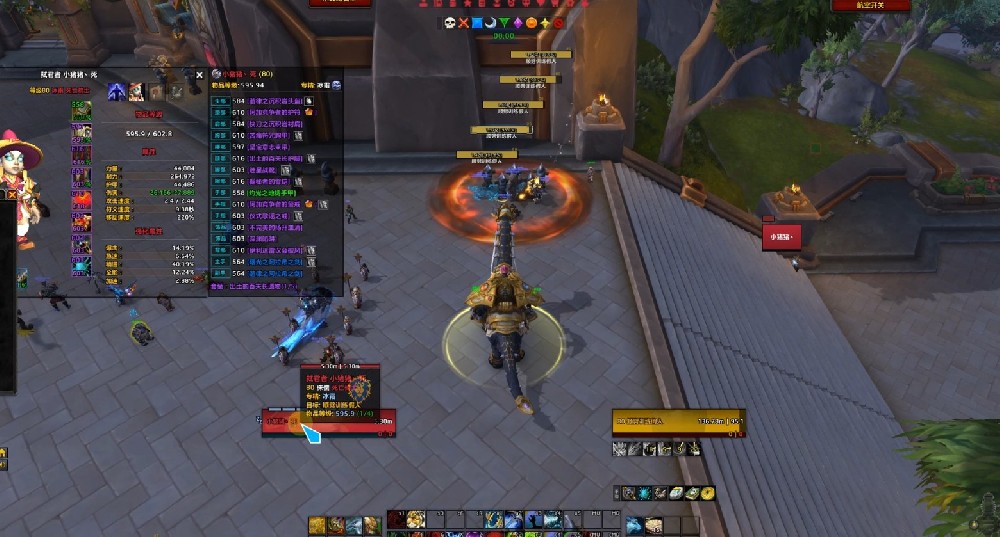Pick the moon raid marker
1000x537 pixels.
click(491, 22)
